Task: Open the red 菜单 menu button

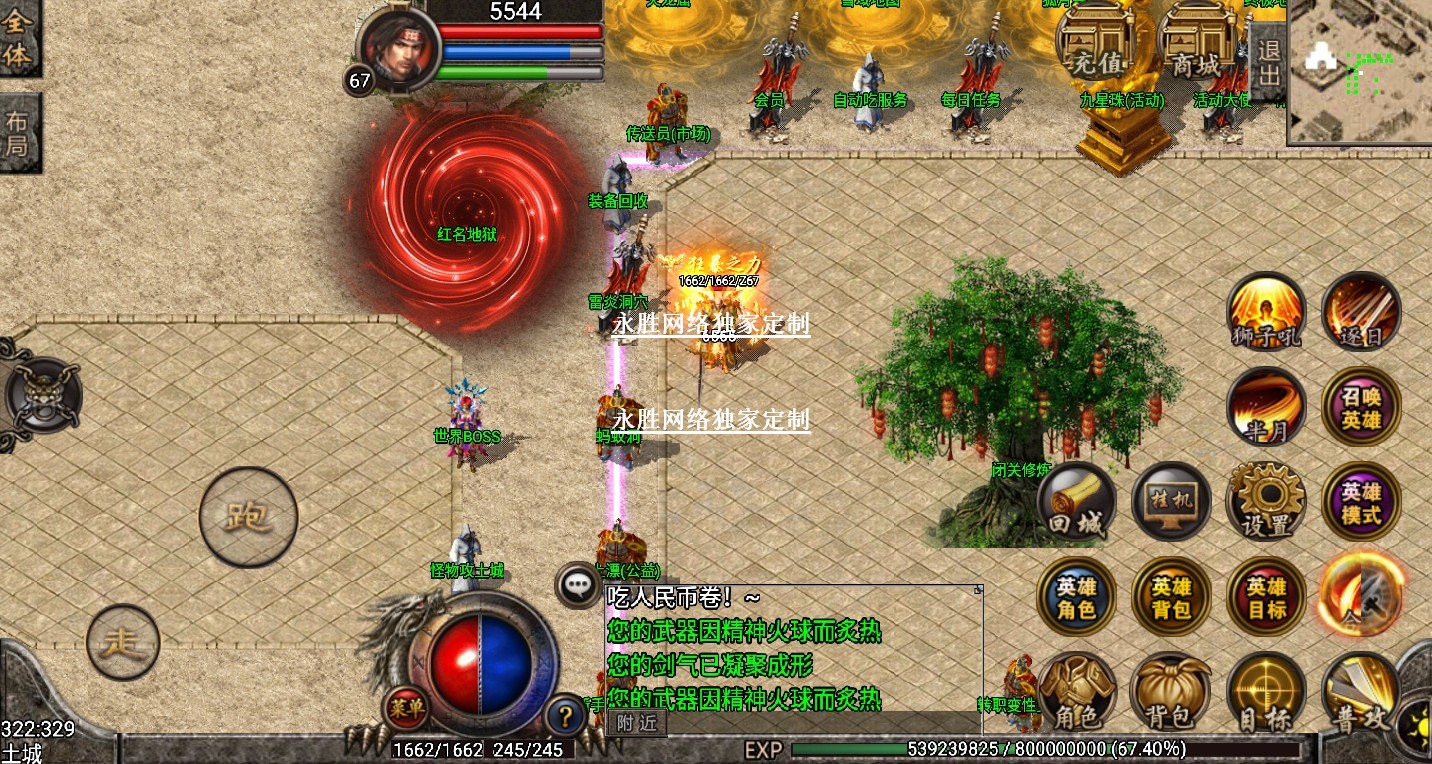Action: [407, 709]
